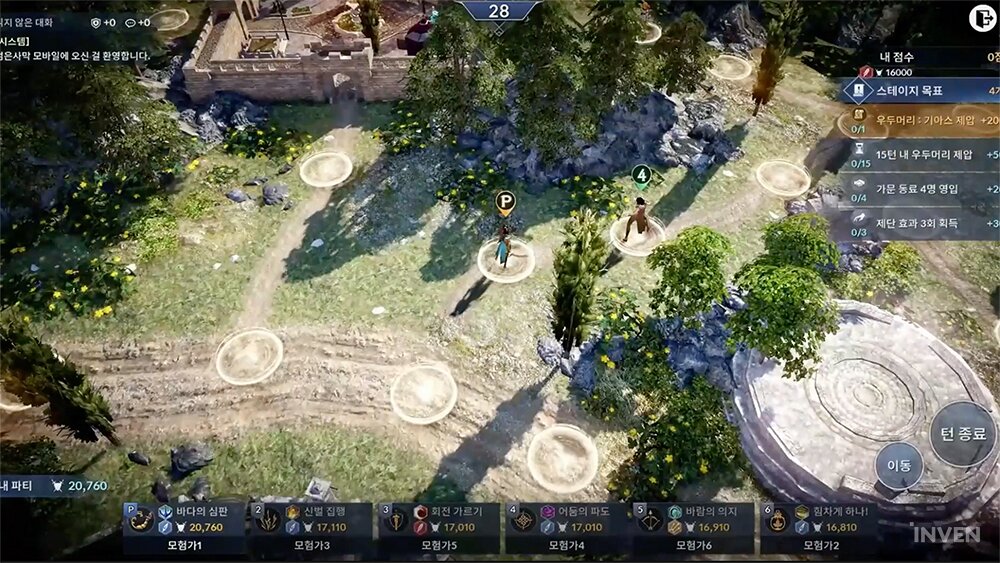Image resolution: width=1000 pixels, height=563 pixels.
Task: Tap the 이동 move button
Action: tap(899, 466)
